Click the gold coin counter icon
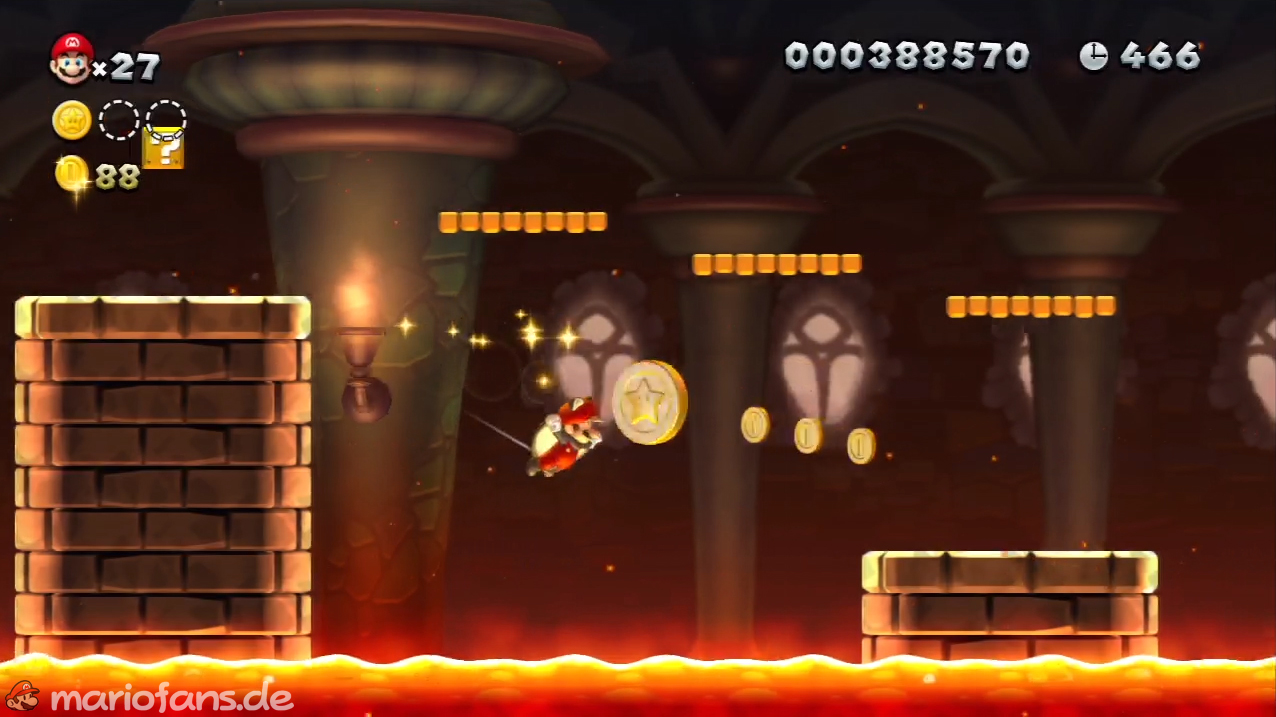The image size is (1276, 717). 71,174
